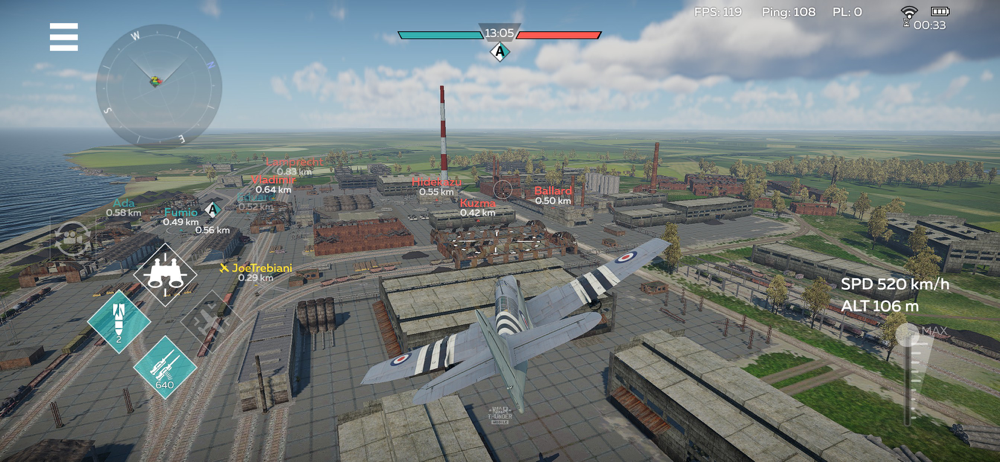Open the hamburger menu
Image resolution: width=1000 pixels, height=462 pixels.
tap(64, 37)
